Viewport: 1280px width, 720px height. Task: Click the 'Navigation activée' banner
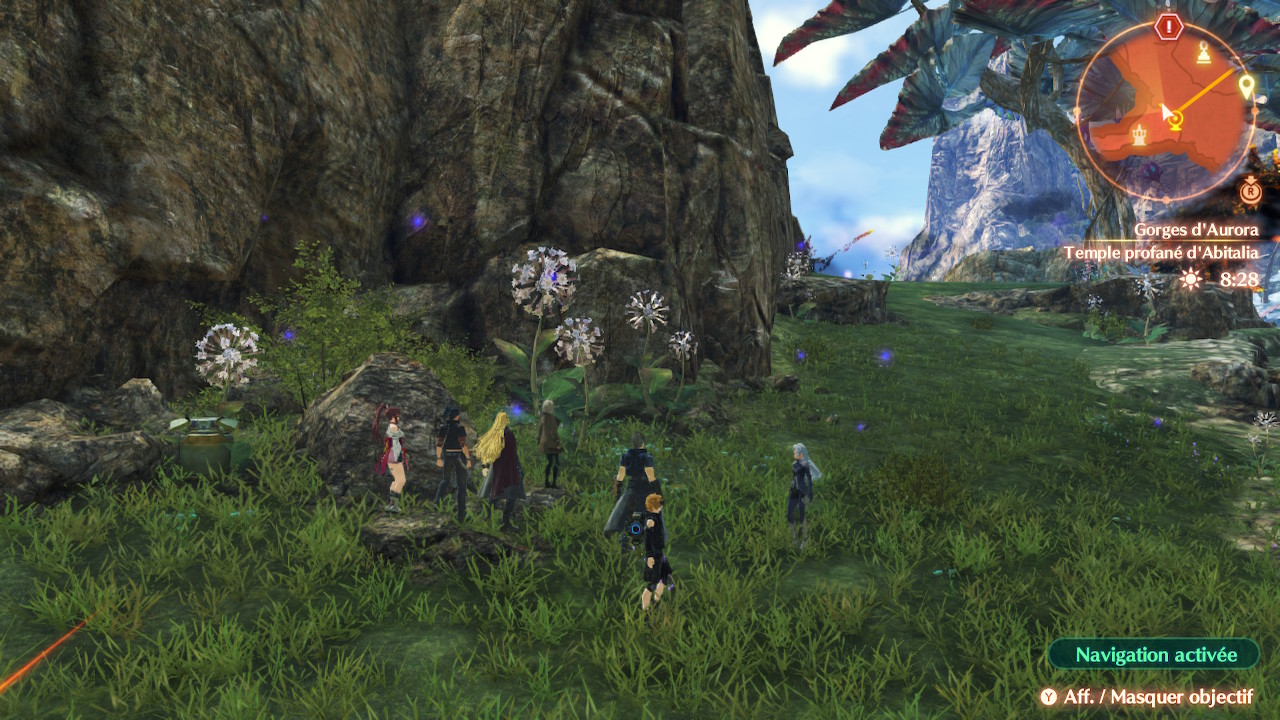pos(1155,655)
